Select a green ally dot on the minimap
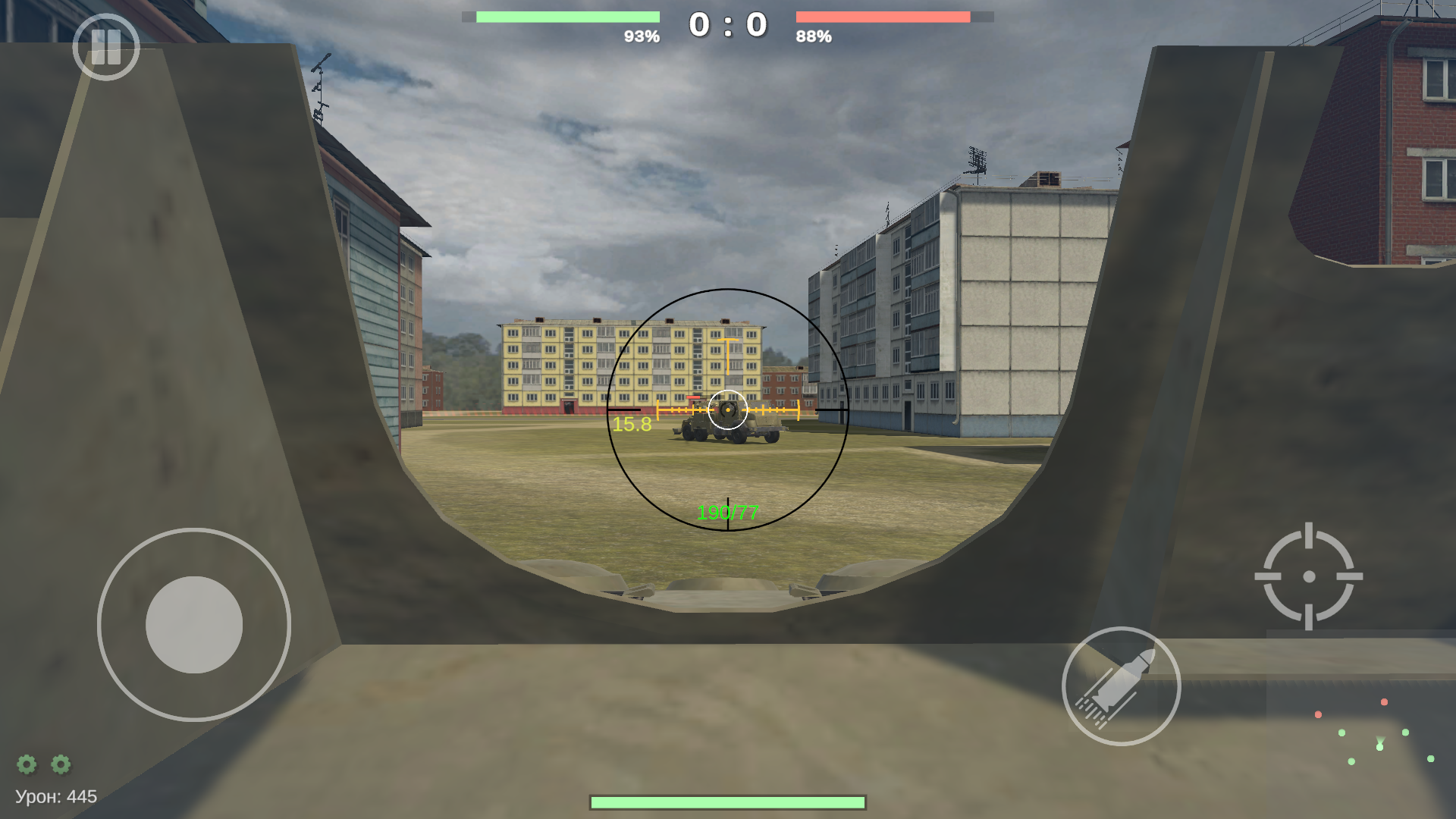1456x819 pixels. 1341,733
